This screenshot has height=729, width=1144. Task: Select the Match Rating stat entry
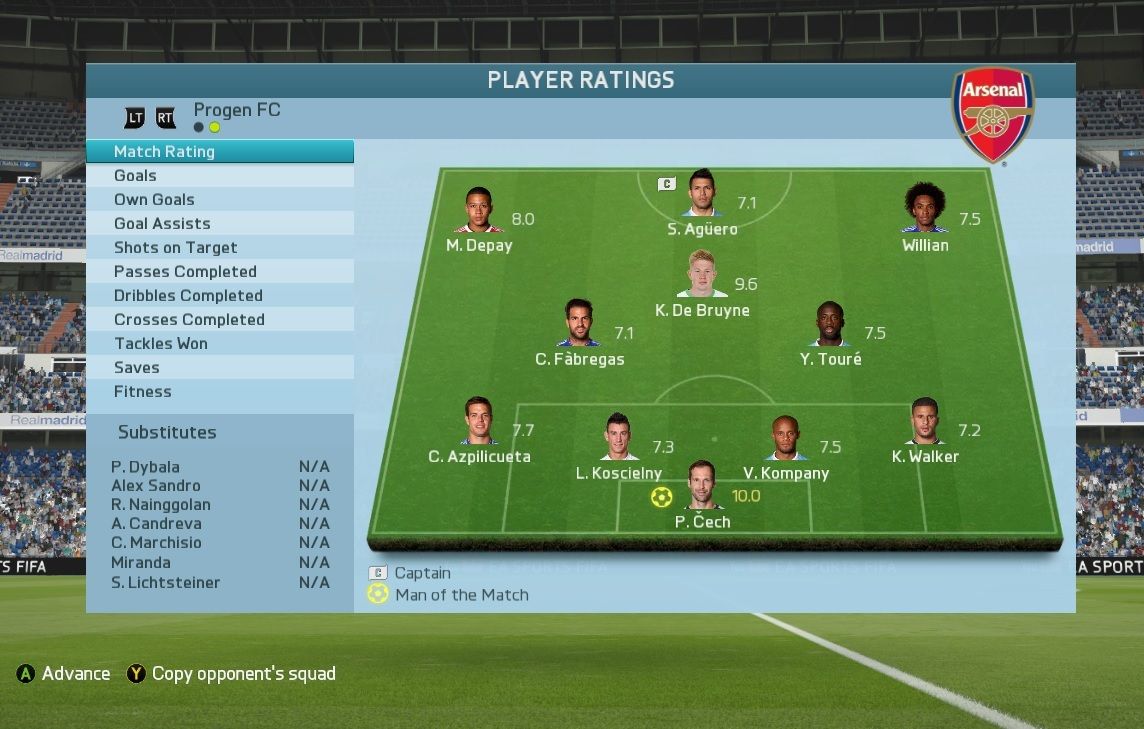tap(220, 152)
